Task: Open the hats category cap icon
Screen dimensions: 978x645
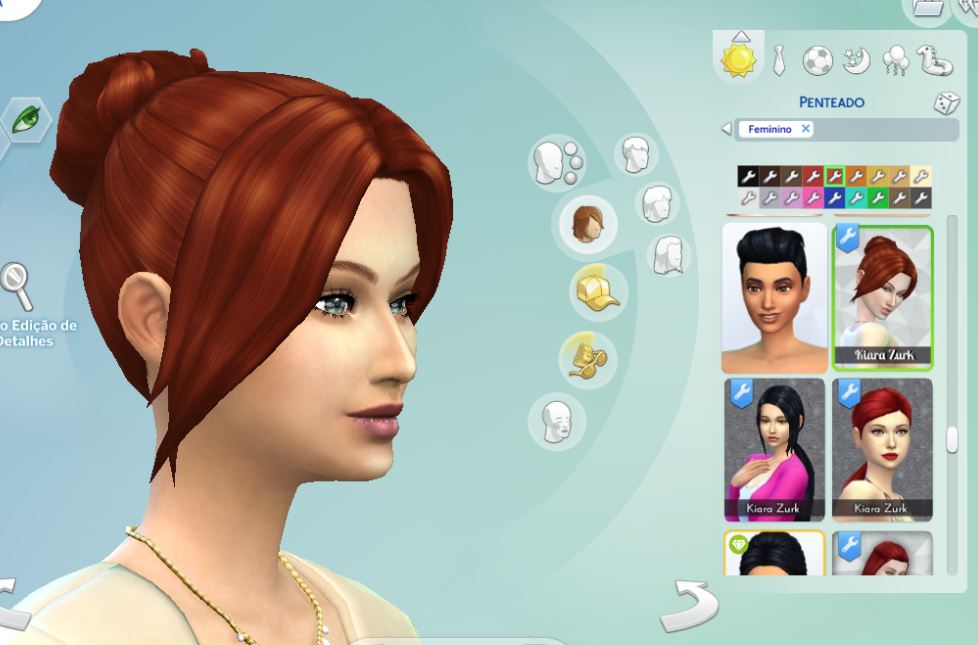Action: click(596, 293)
